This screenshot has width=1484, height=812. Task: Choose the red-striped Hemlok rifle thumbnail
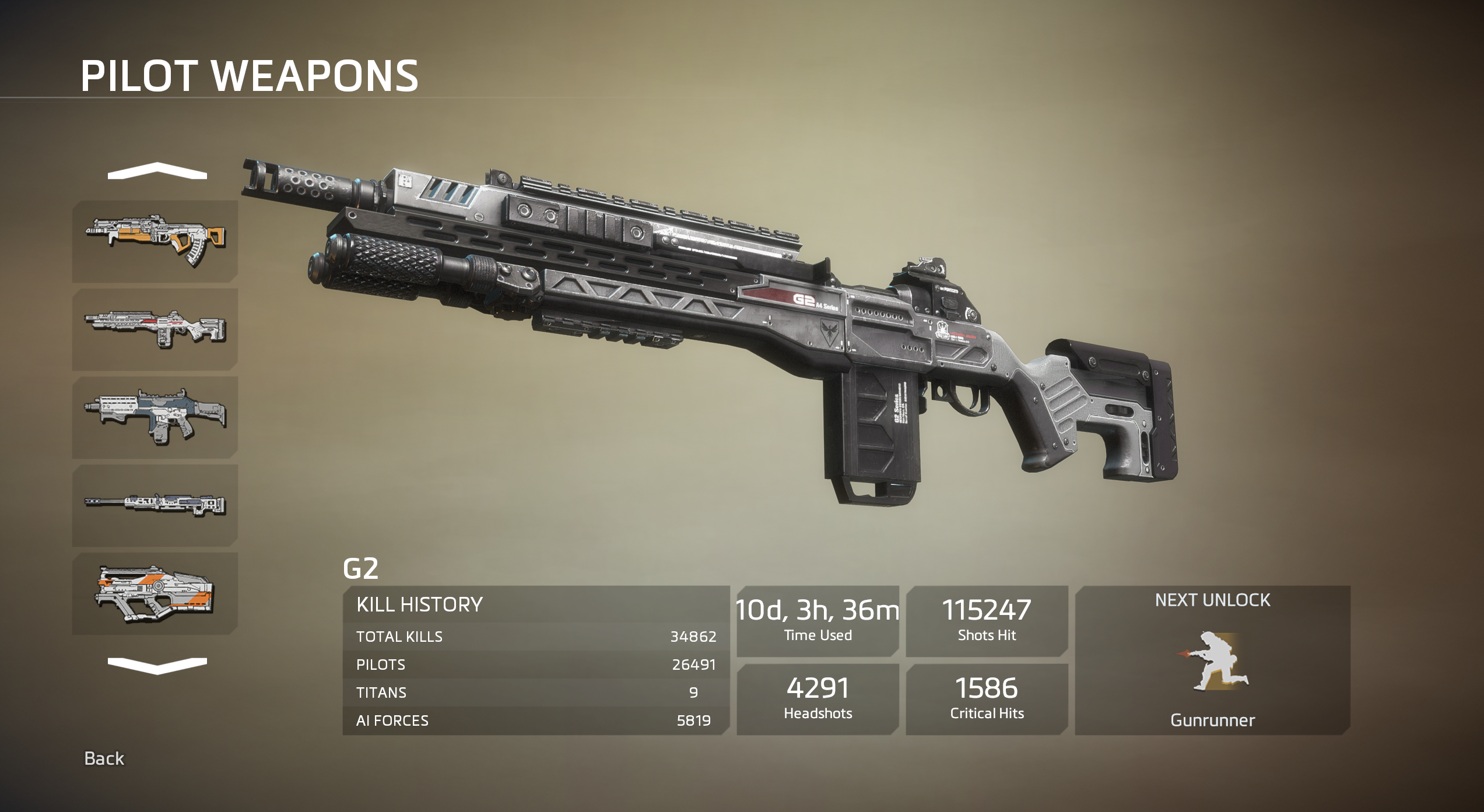(155, 329)
